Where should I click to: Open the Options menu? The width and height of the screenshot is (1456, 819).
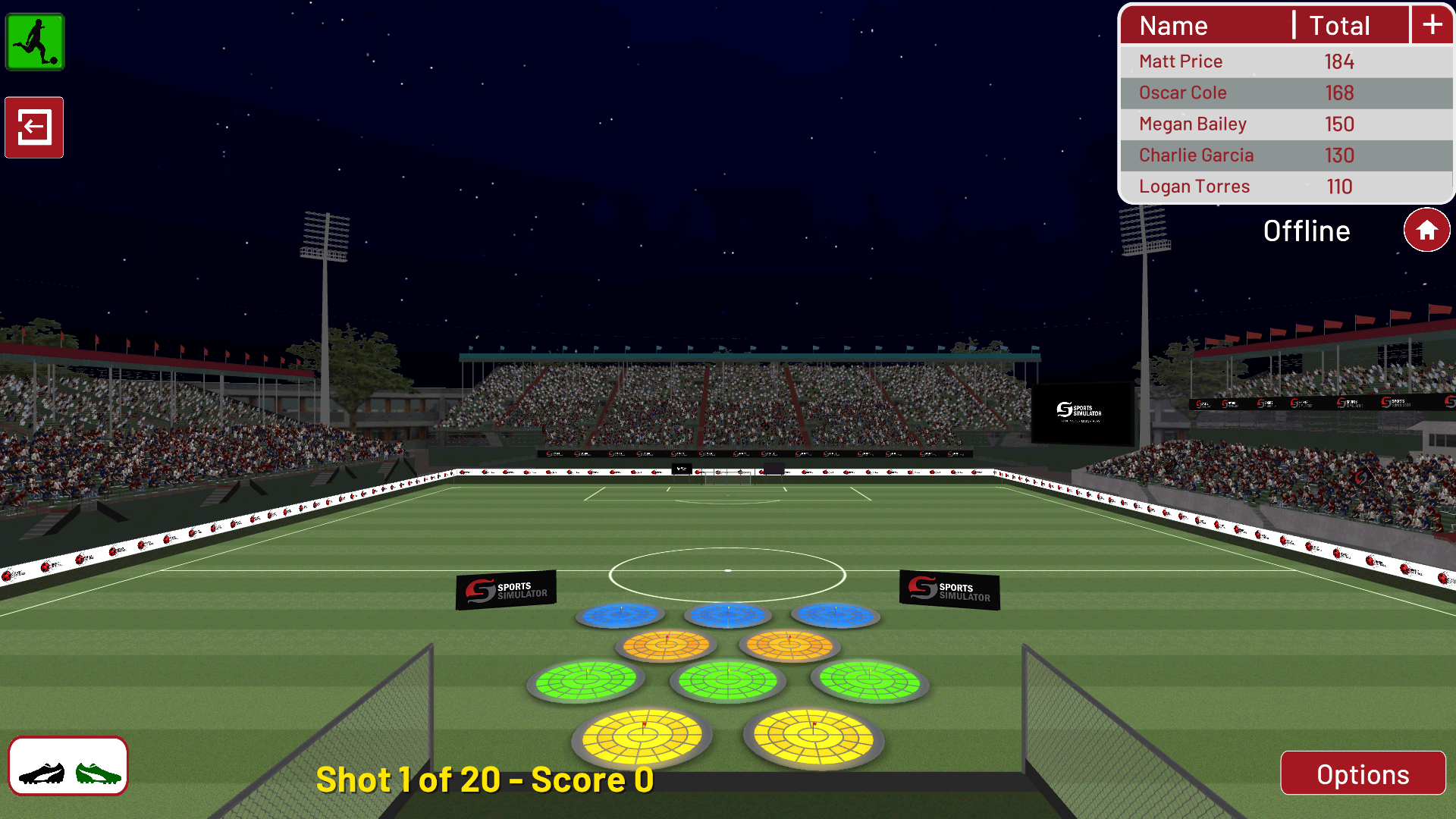1363,773
